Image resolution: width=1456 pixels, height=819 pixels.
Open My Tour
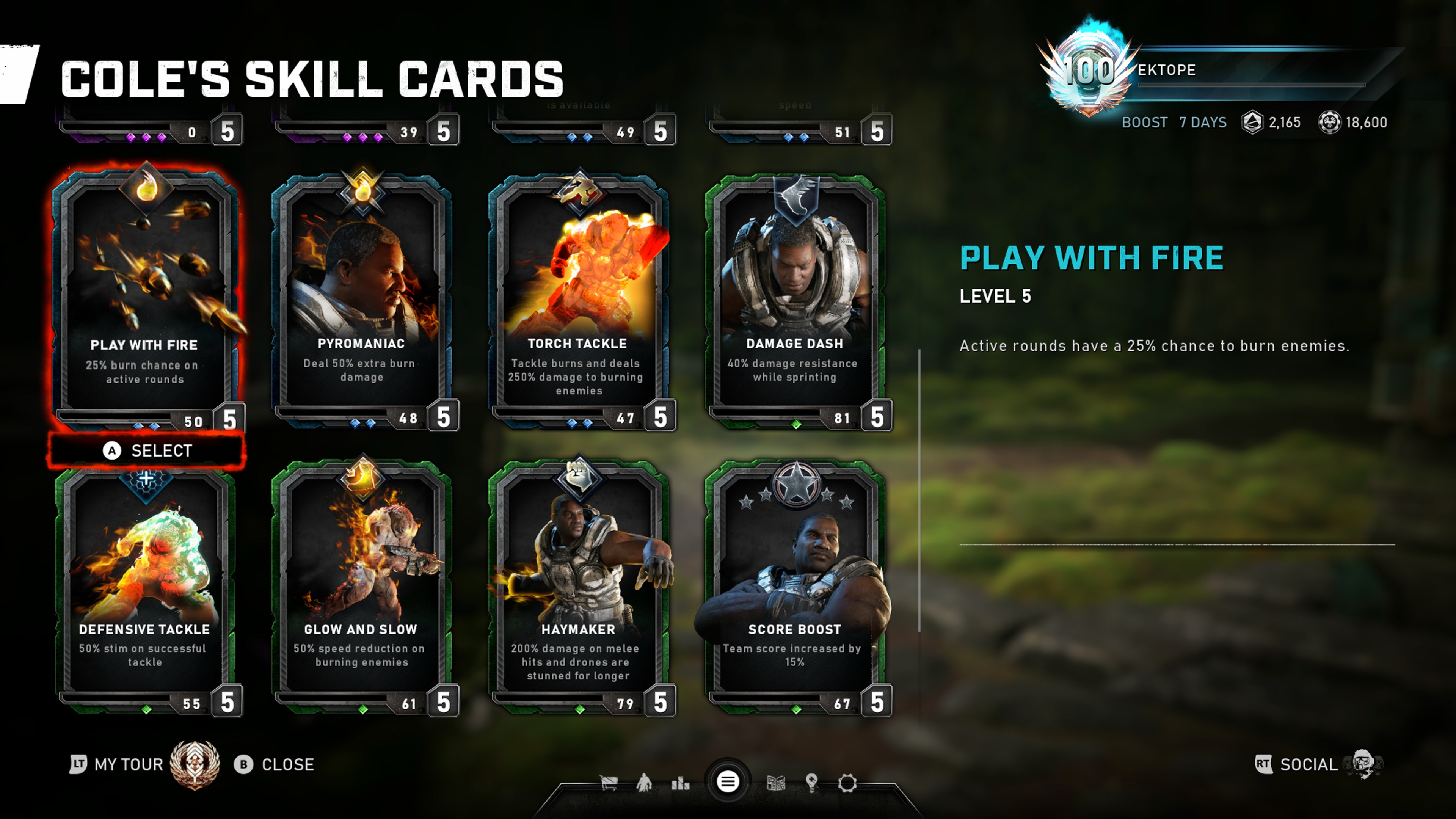point(118,765)
